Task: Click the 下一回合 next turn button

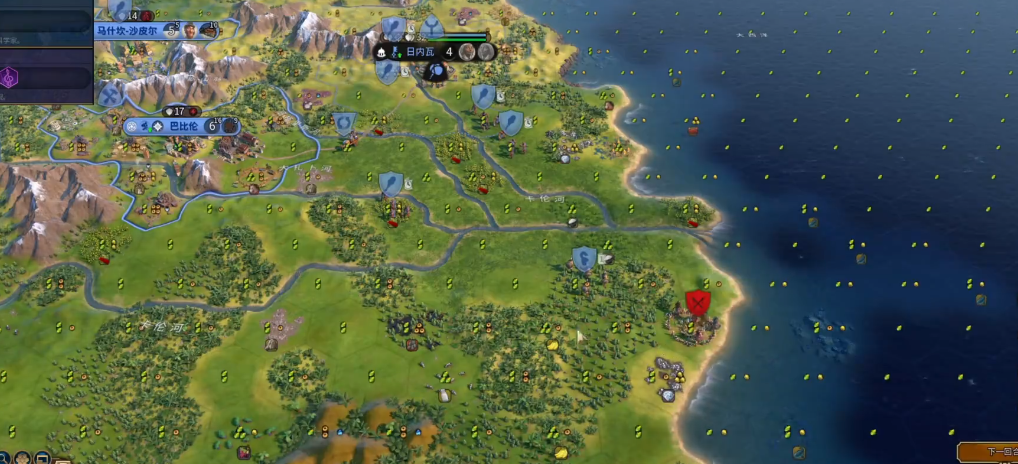Action: tap(988, 453)
